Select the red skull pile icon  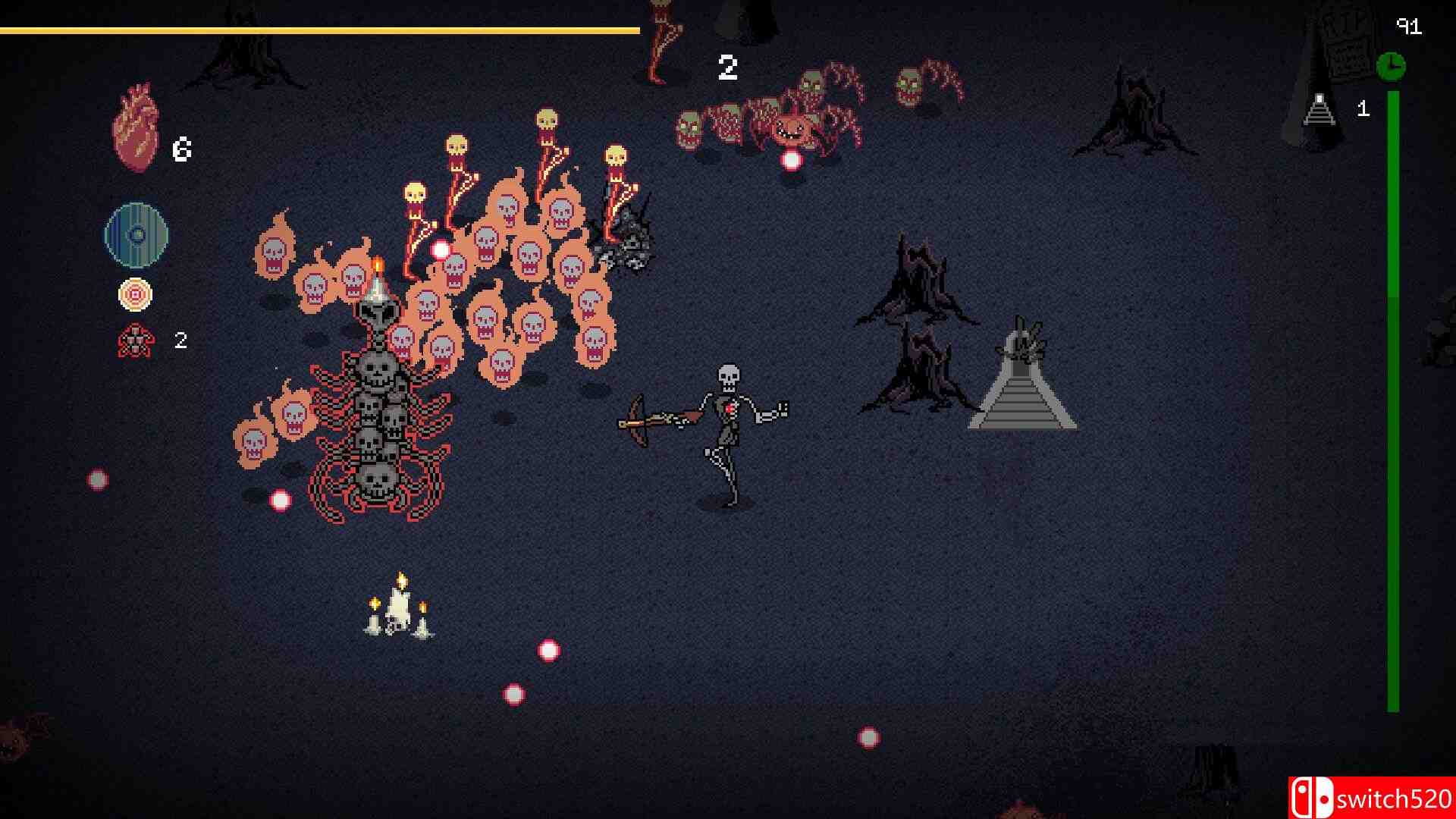point(136,341)
